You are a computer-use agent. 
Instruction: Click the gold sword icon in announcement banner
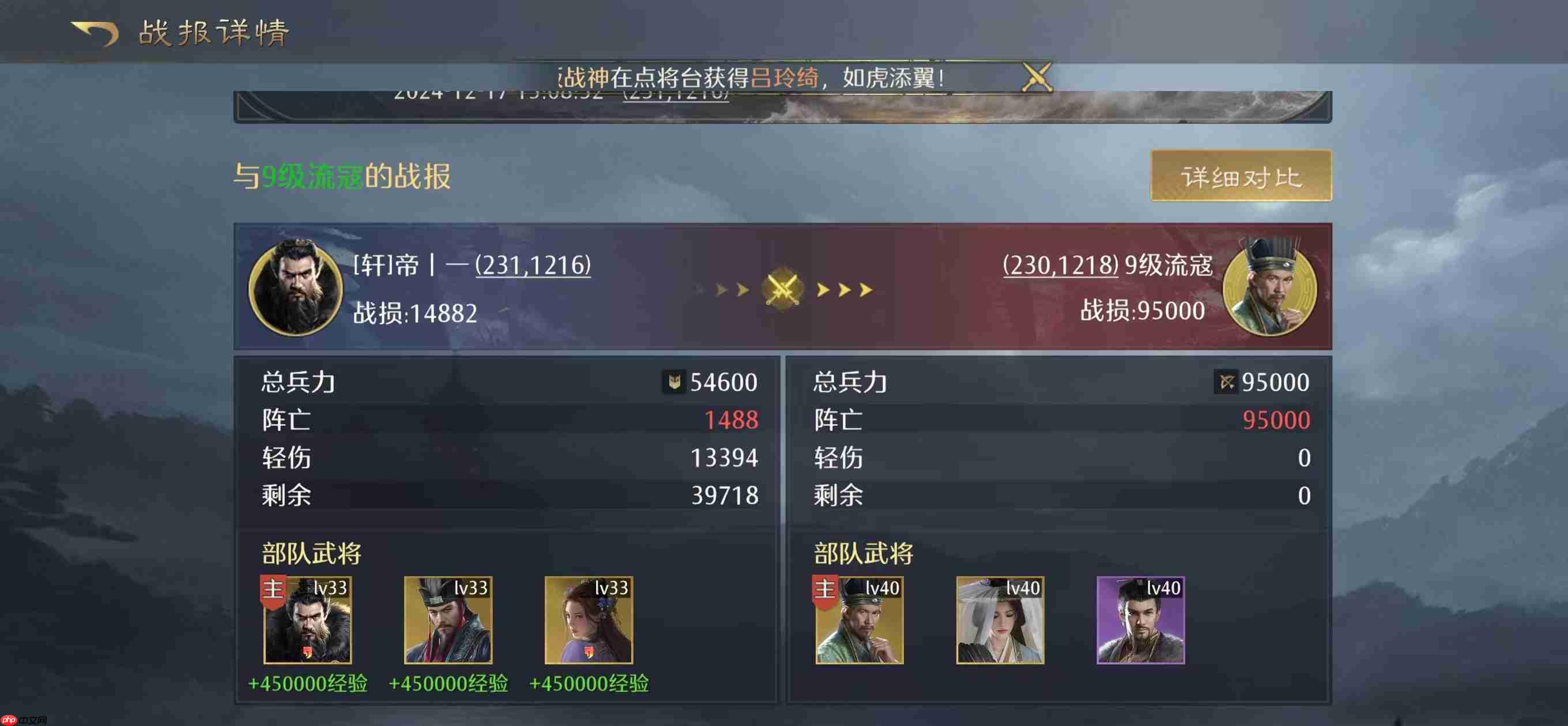(x=1036, y=77)
